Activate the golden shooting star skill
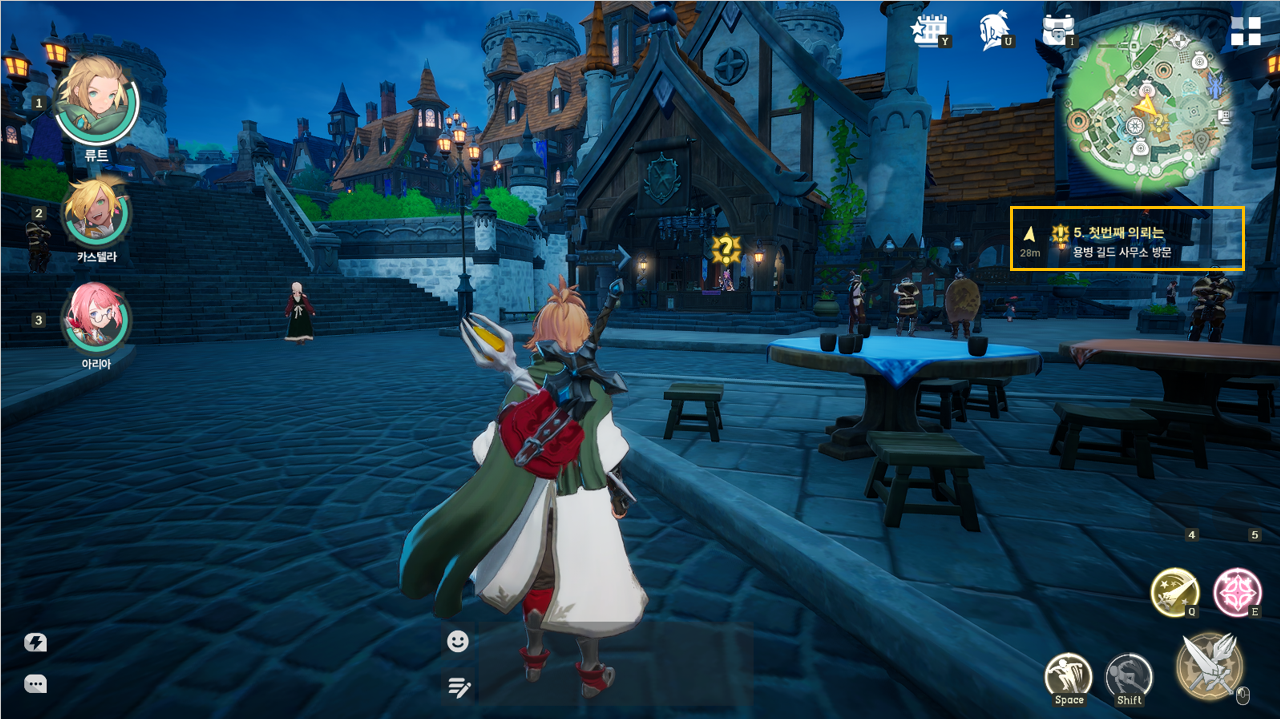 tap(1174, 591)
